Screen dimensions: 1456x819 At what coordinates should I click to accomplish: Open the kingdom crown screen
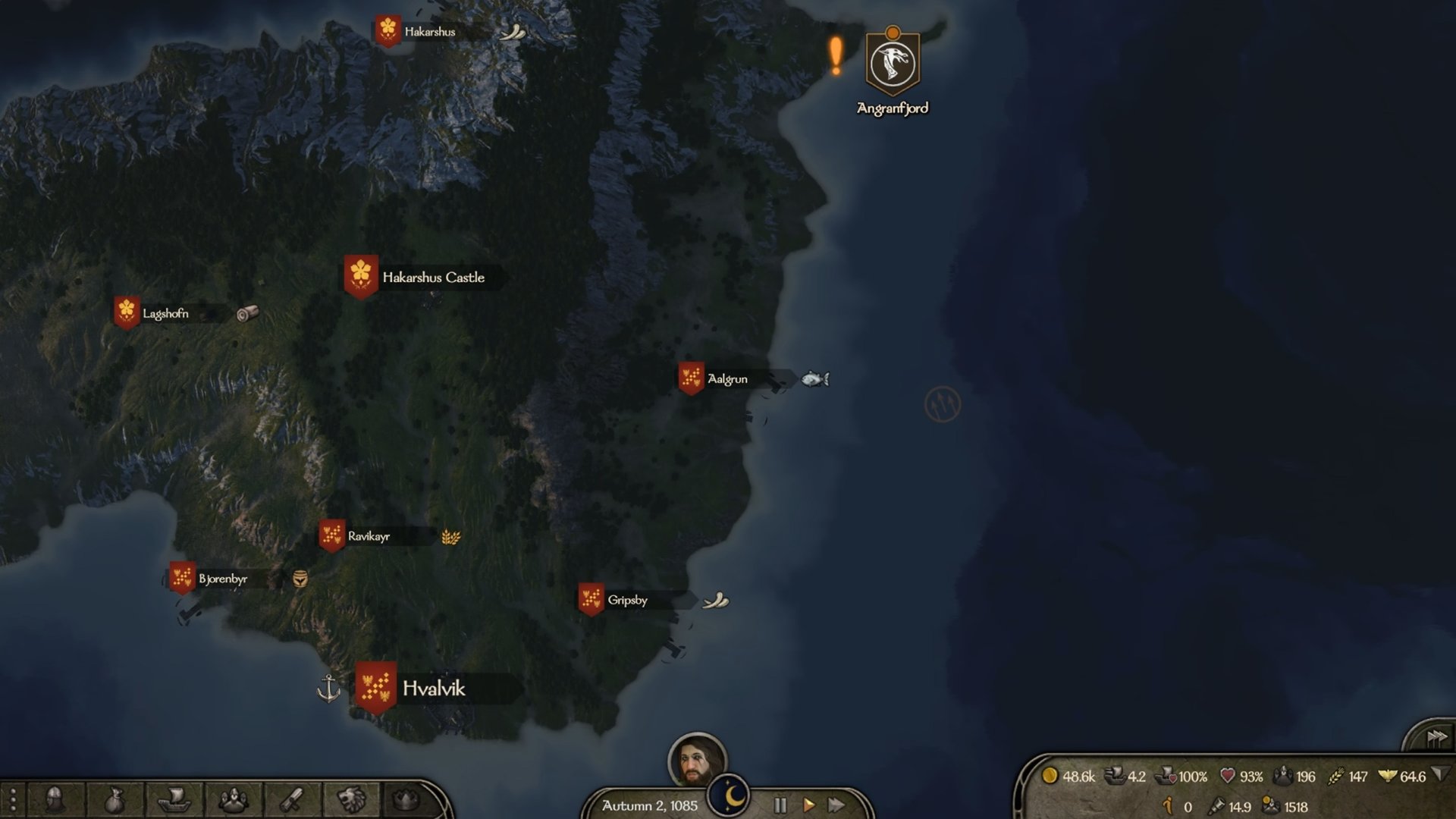point(406,799)
